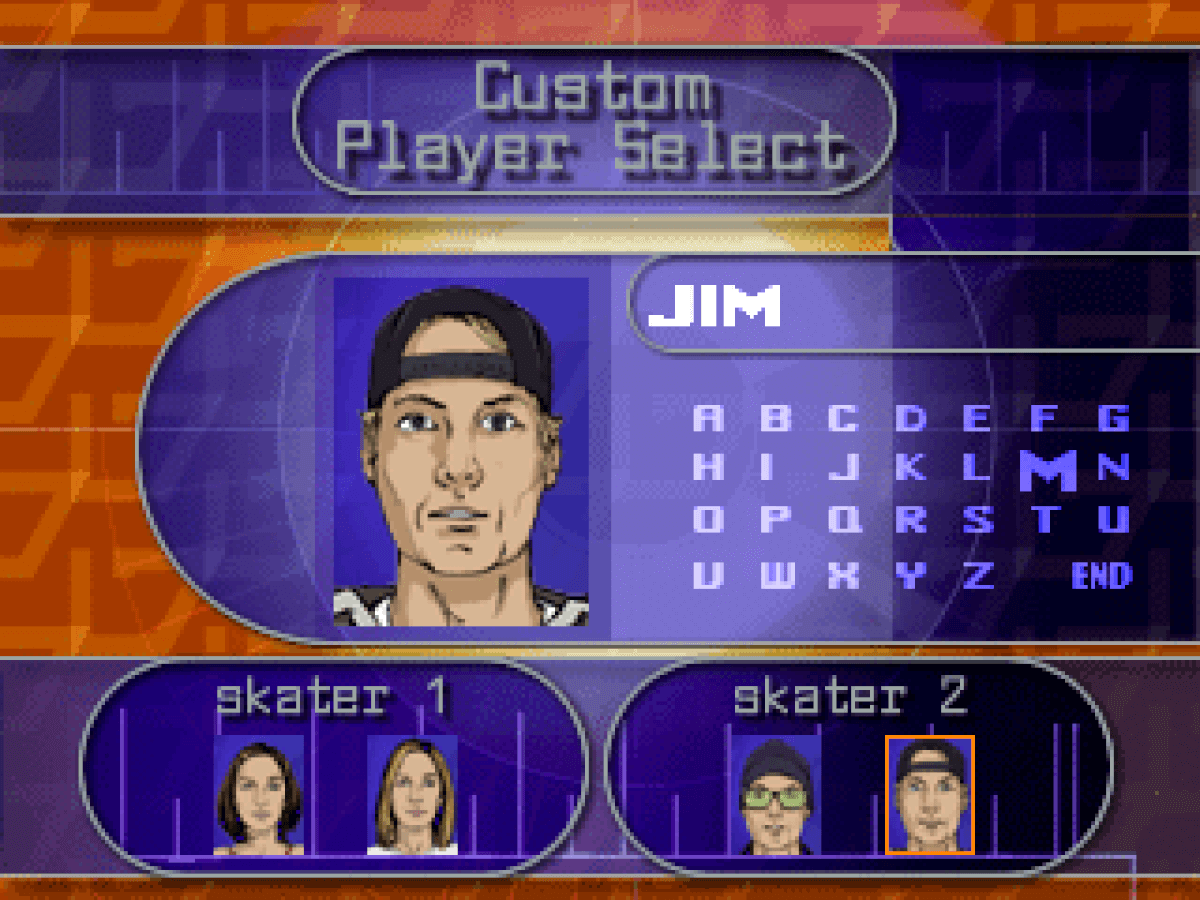Pick skater 2 backwards cap portrait
Screen dimensions: 1200x900
click(929, 796)
